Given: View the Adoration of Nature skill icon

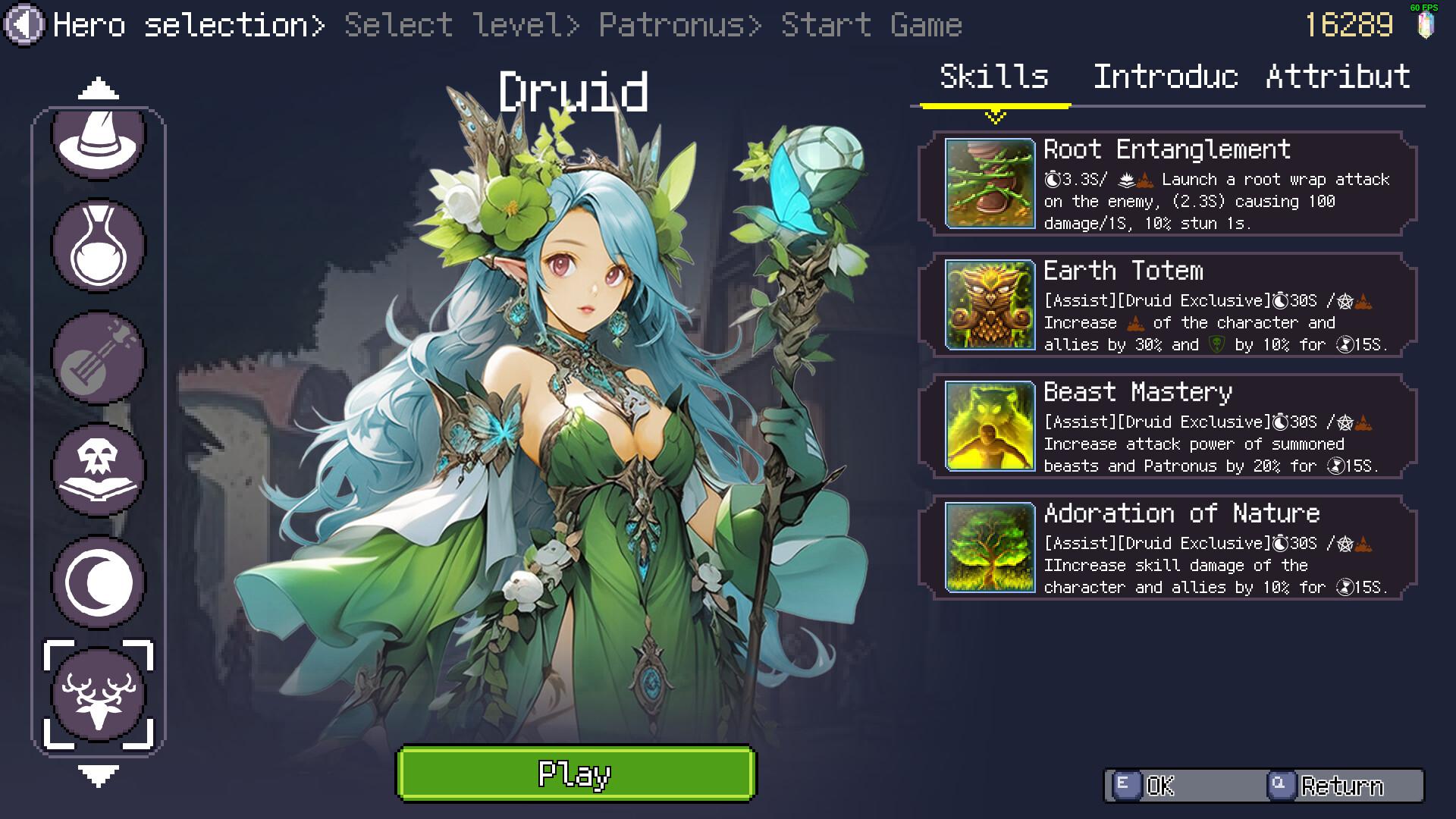Looking at the screenshot, I should click(988, 548).
